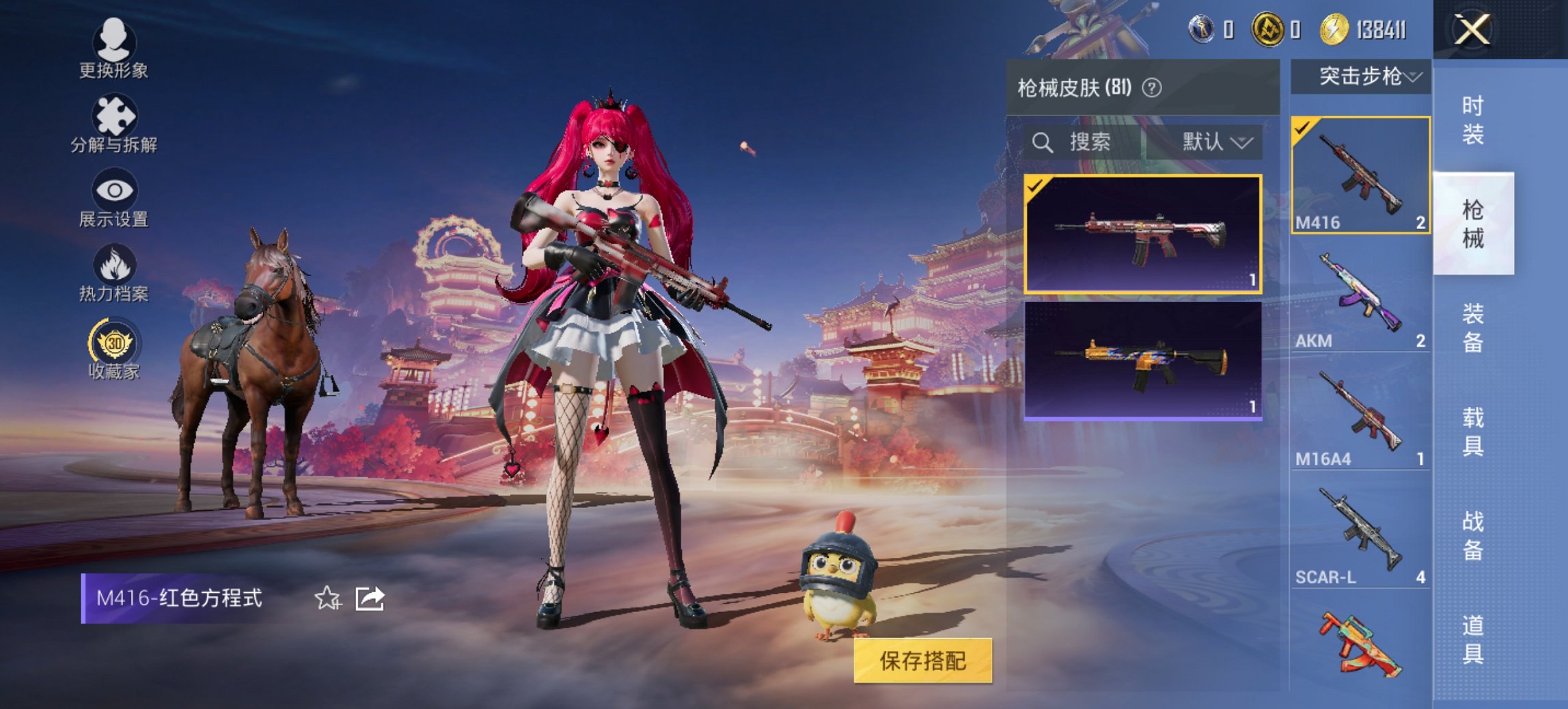The image size is (1568, 709).
Task: Click the search magnifier in gun skins panel
Action: click(1043, 143)
